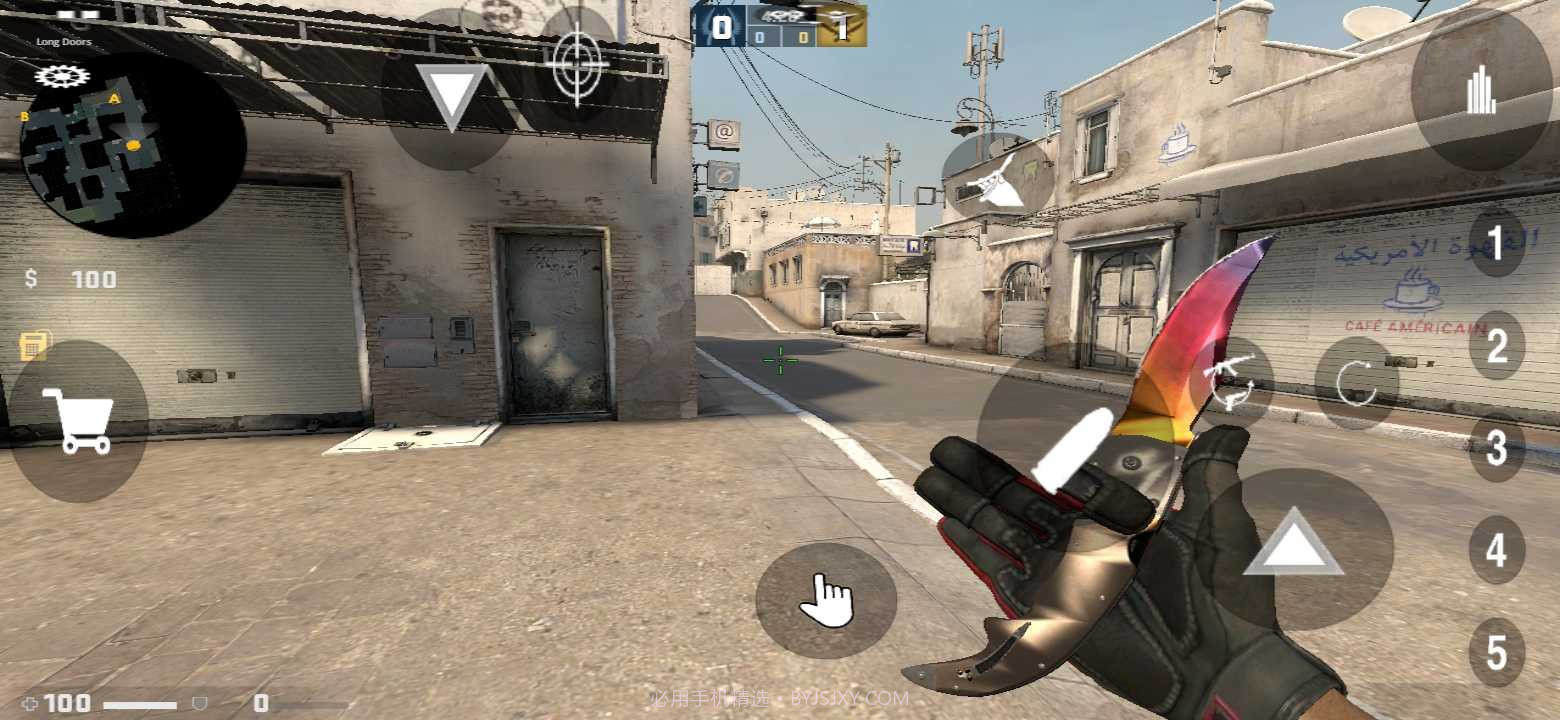Image resolution: width=1560 pixels, height=720 pixels.
Task: Show the scoreboard with the bars icon
Action: click(1481, 92)
